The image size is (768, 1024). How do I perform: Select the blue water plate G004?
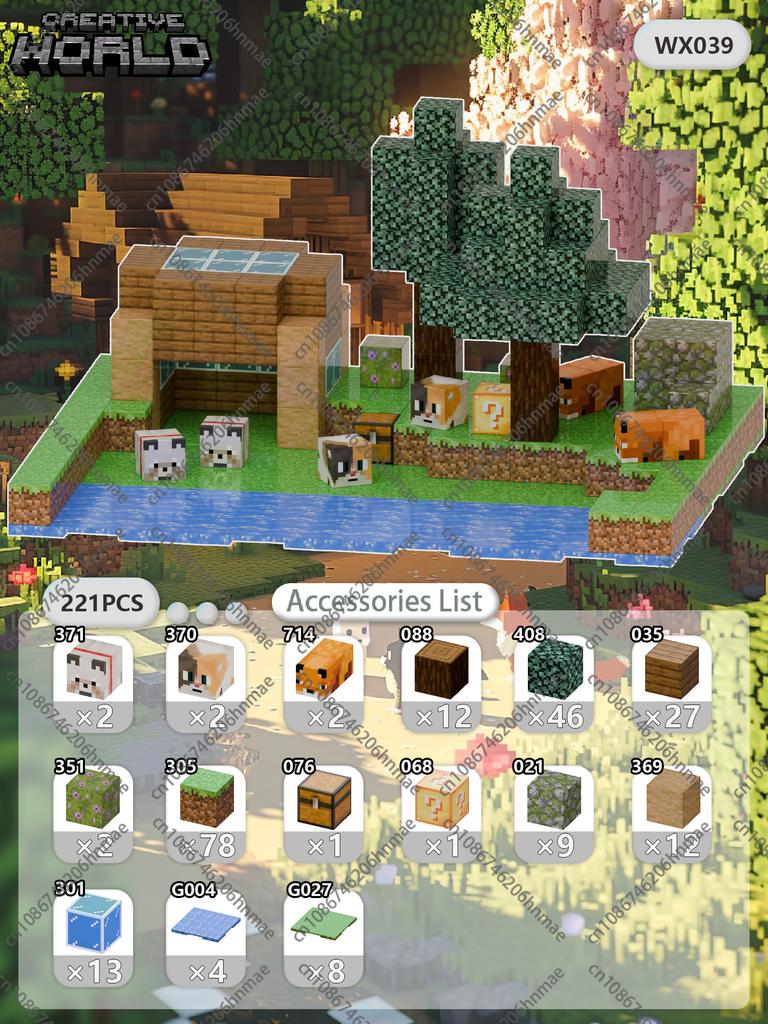pos(206,937)
